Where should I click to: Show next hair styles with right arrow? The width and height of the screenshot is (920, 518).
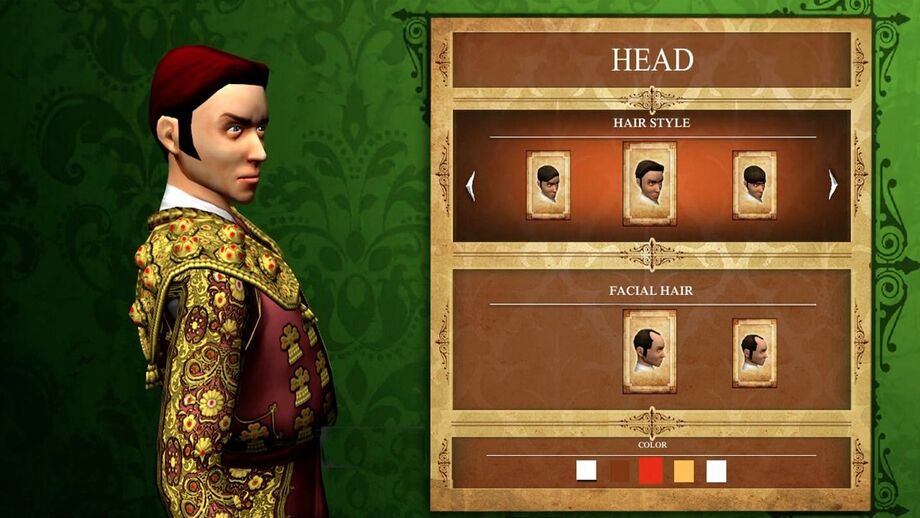[x=833, y=185]
